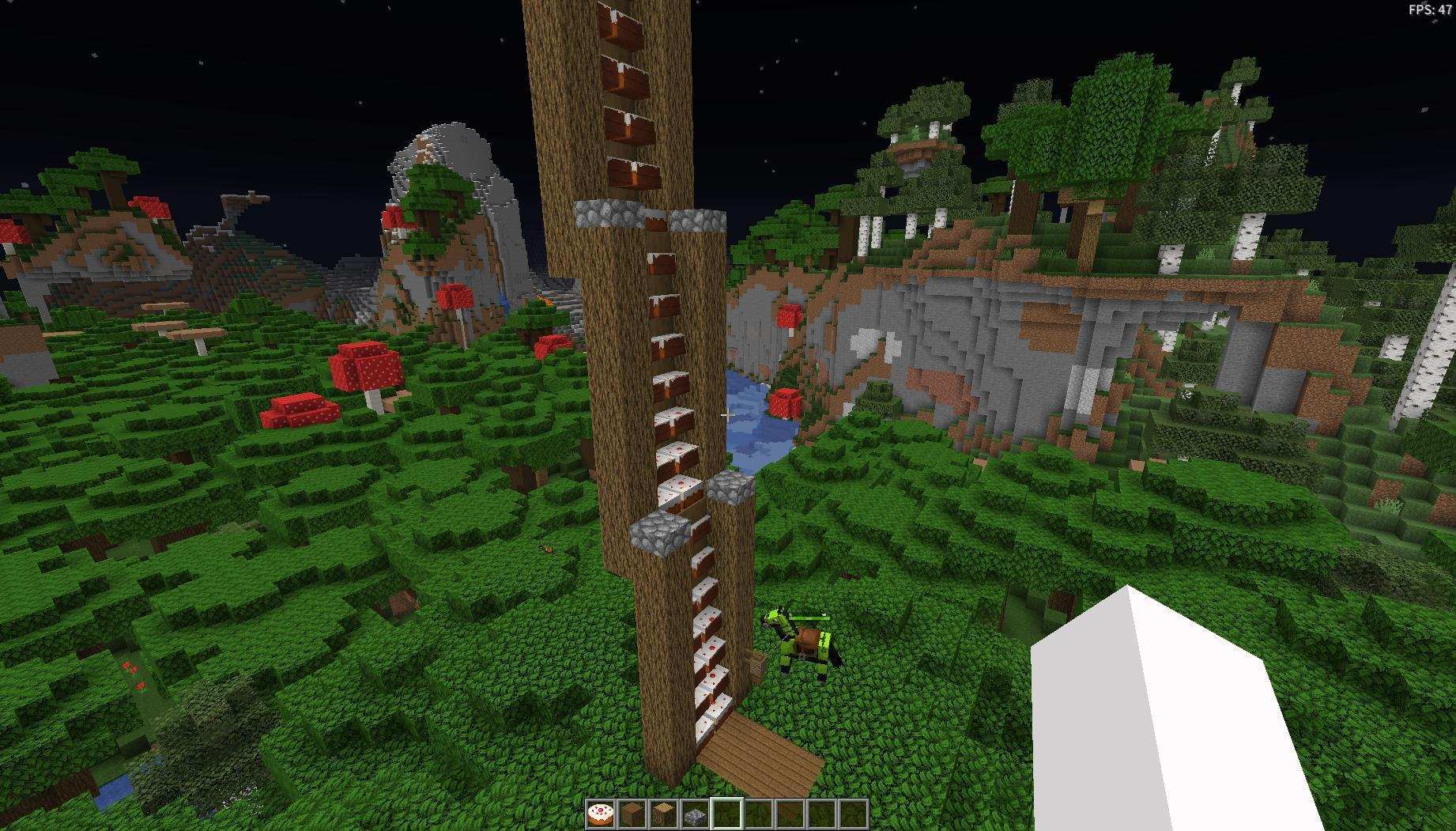
Task: Select the oak planks block in the hotbar
Action: coord(632,814)
